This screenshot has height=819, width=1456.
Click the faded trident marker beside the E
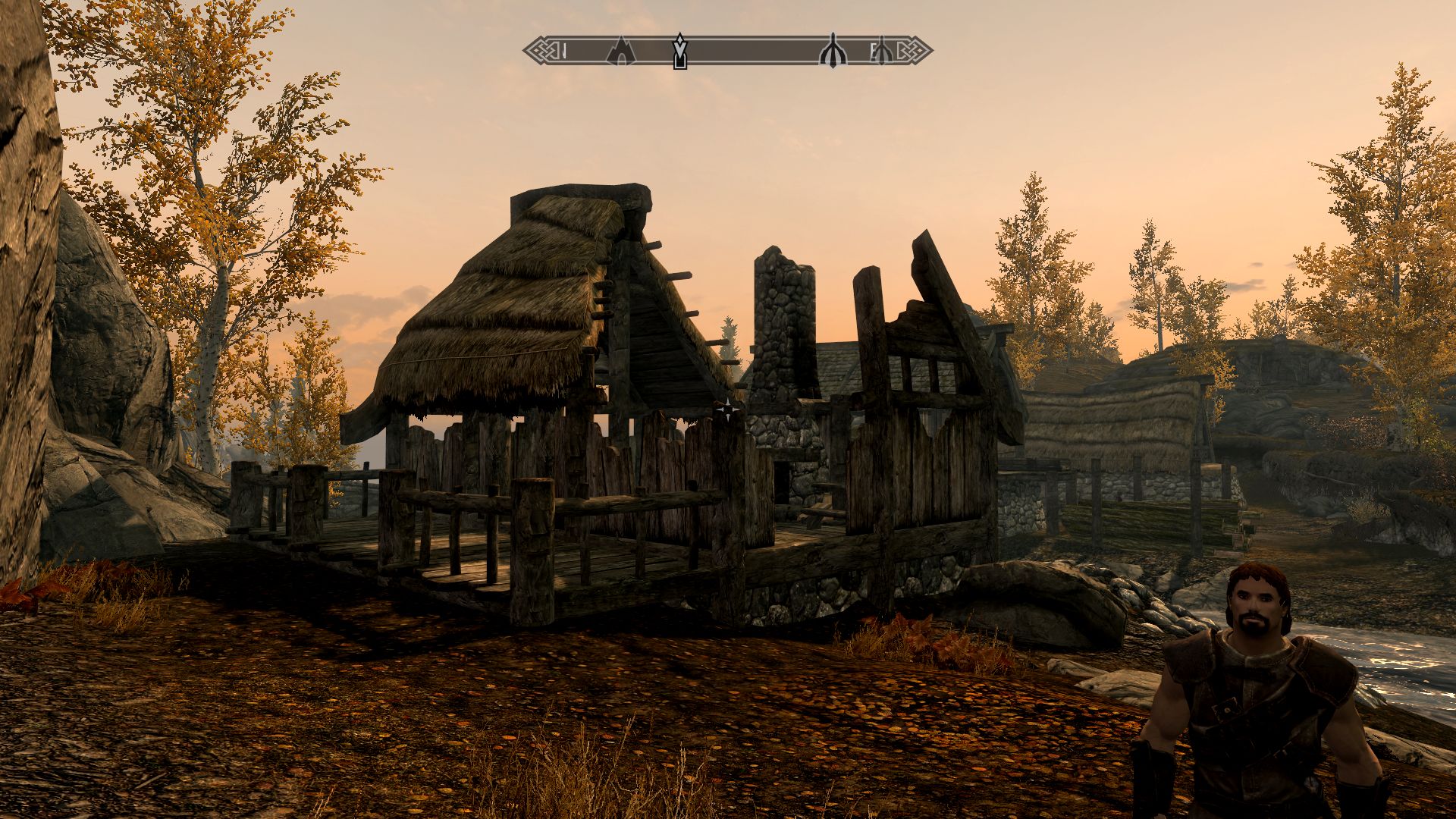click(882, 52)
